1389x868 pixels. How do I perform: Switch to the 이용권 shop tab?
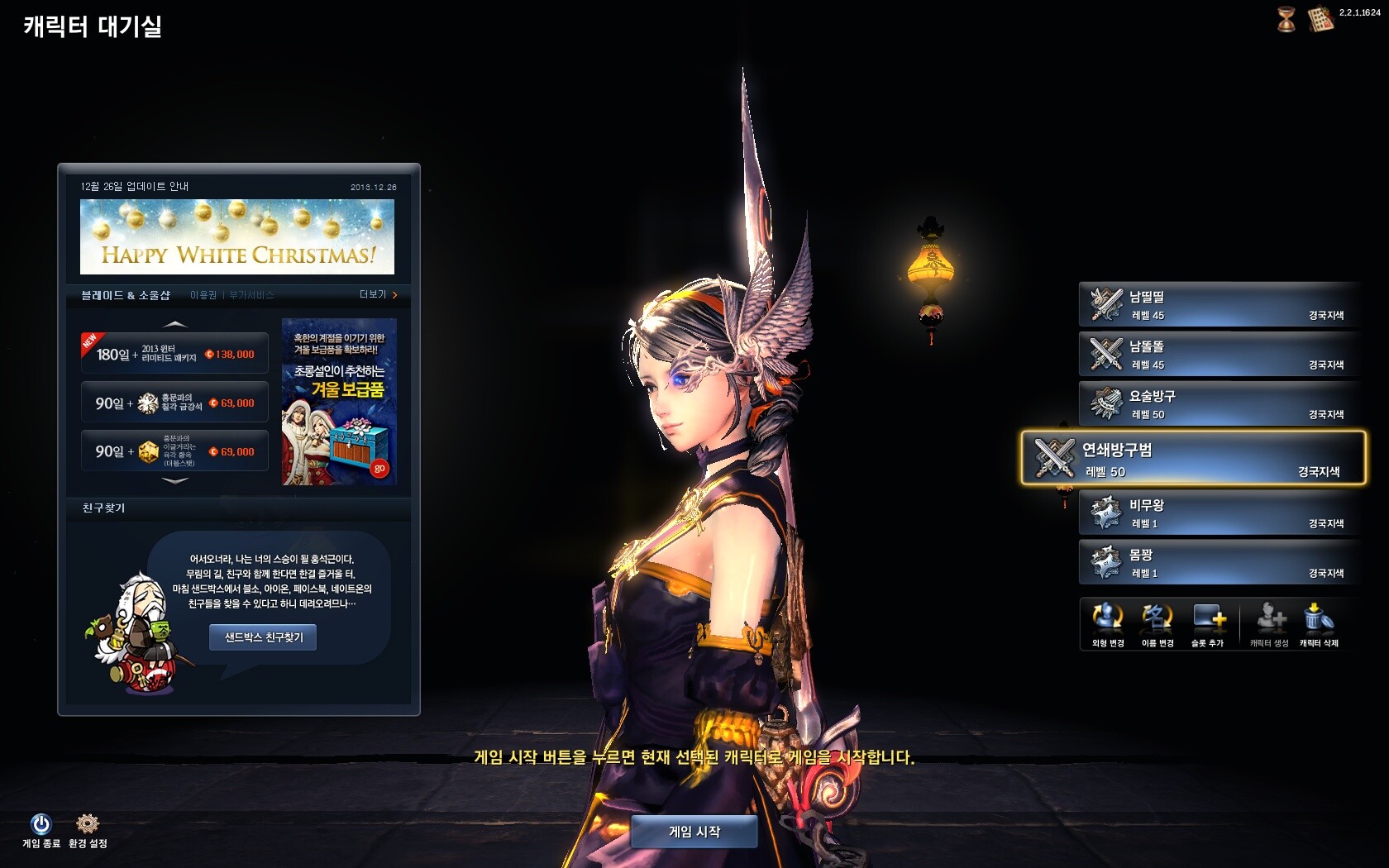(x=203, y=295)
